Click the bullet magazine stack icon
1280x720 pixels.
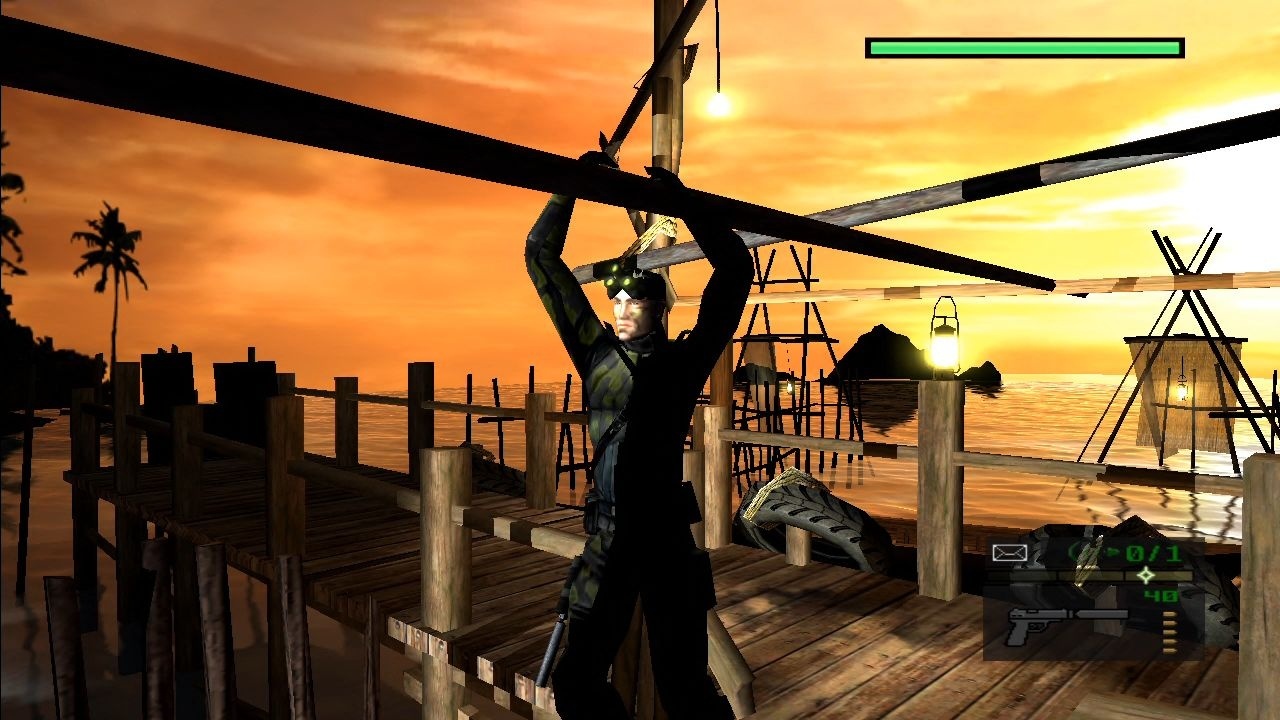1168,633
